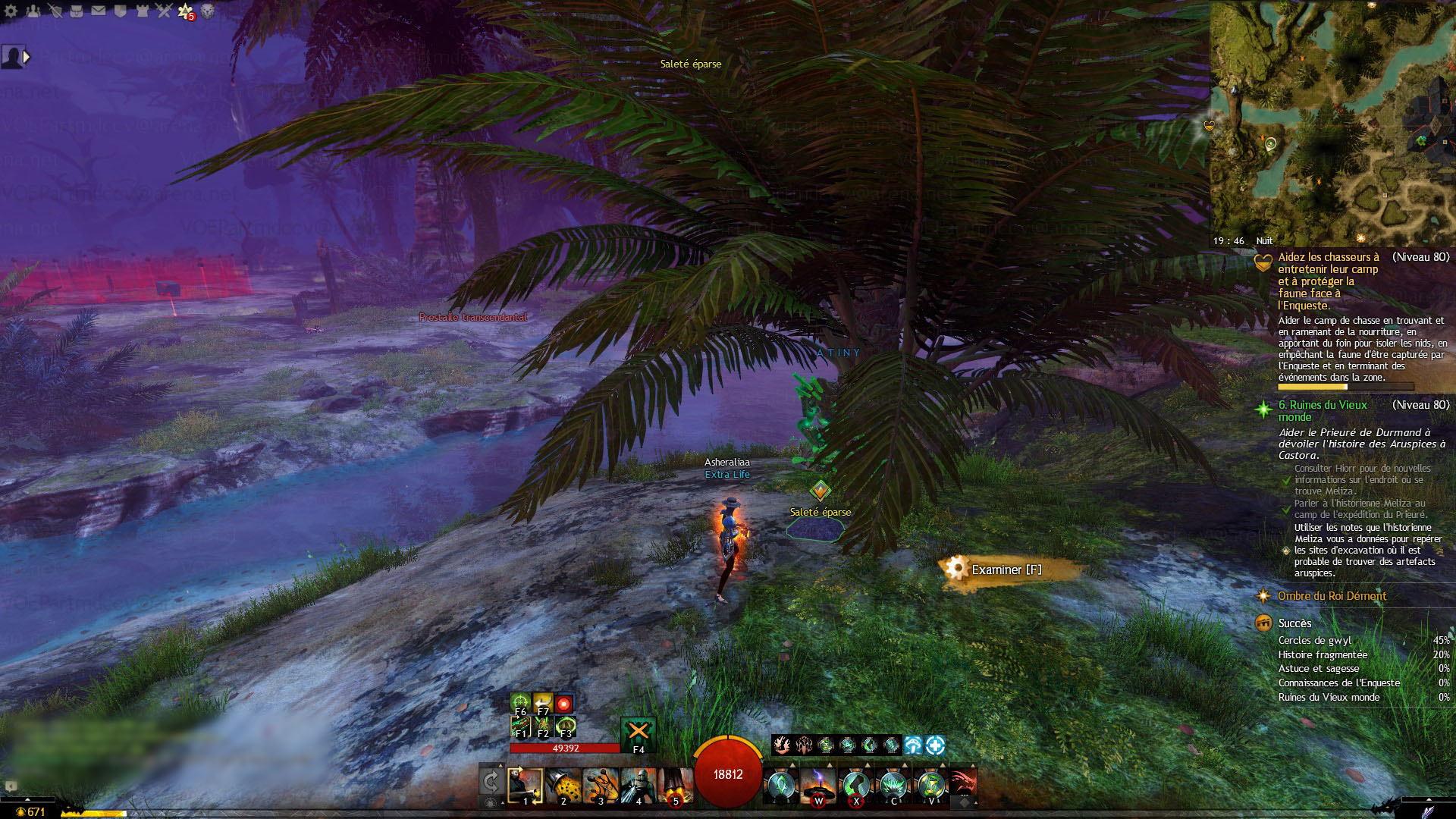Open the mail envelope icon
Viewport: 1456px width, 819px height.
99,11
